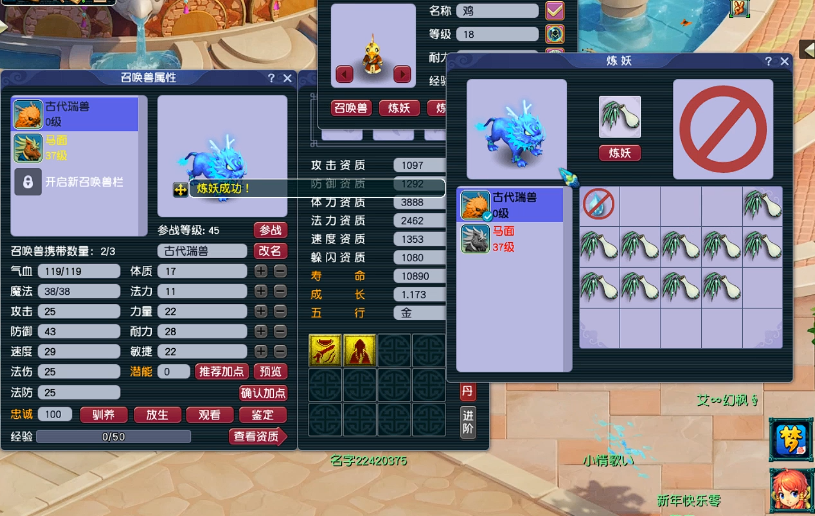The image size is (815, 516).
Task: Click the 观看 button
Action: 209,414
